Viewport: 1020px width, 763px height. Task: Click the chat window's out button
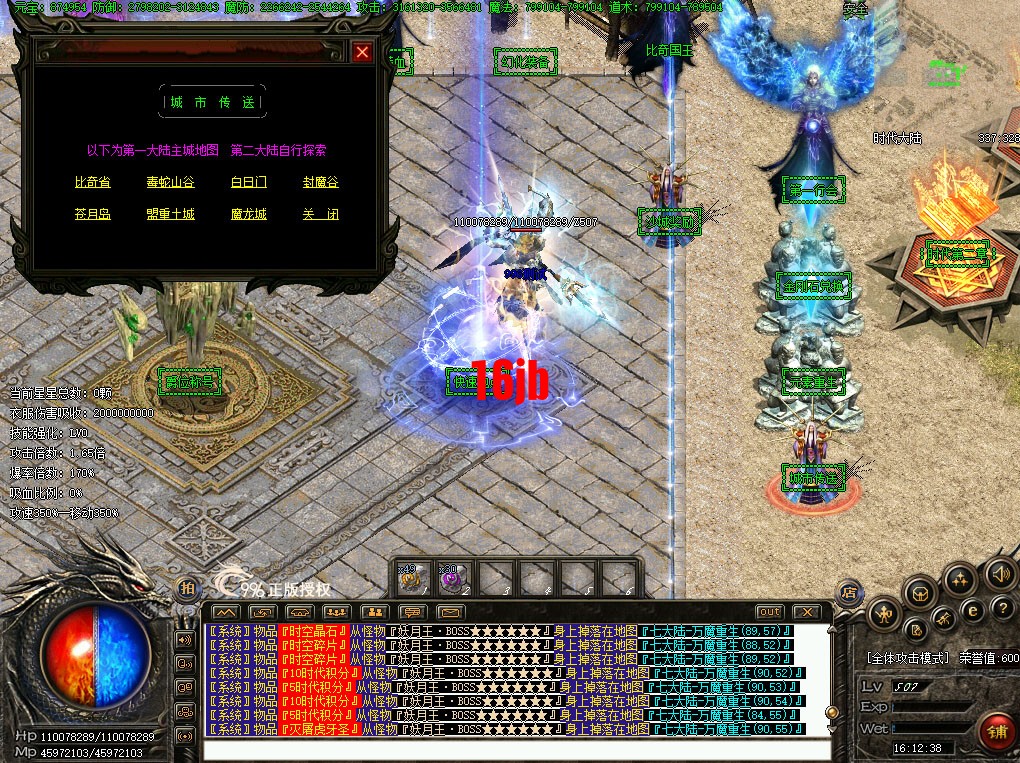769,611
